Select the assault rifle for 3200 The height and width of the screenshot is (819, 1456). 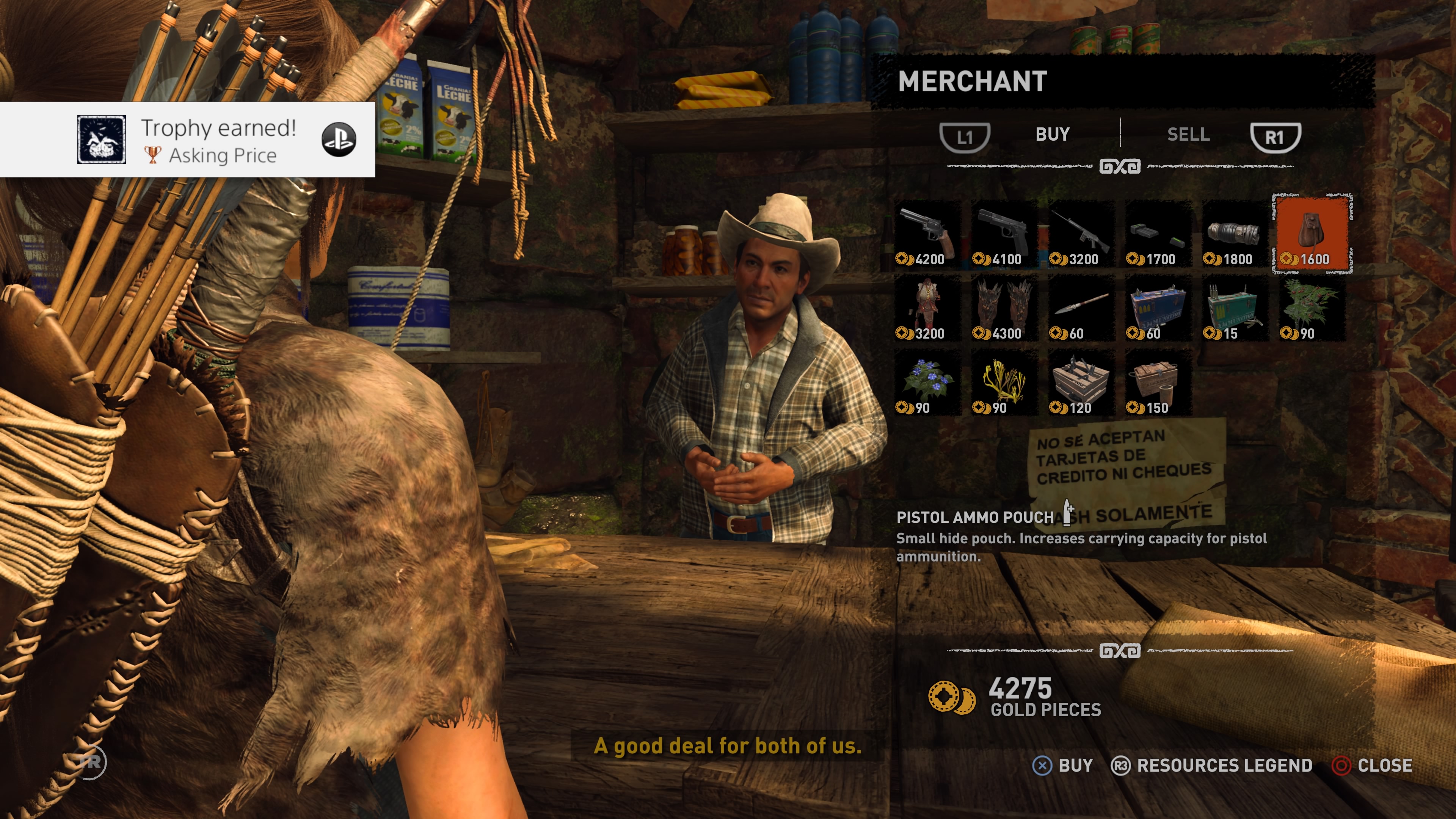pyautogui.click(x=1081, y=235)
